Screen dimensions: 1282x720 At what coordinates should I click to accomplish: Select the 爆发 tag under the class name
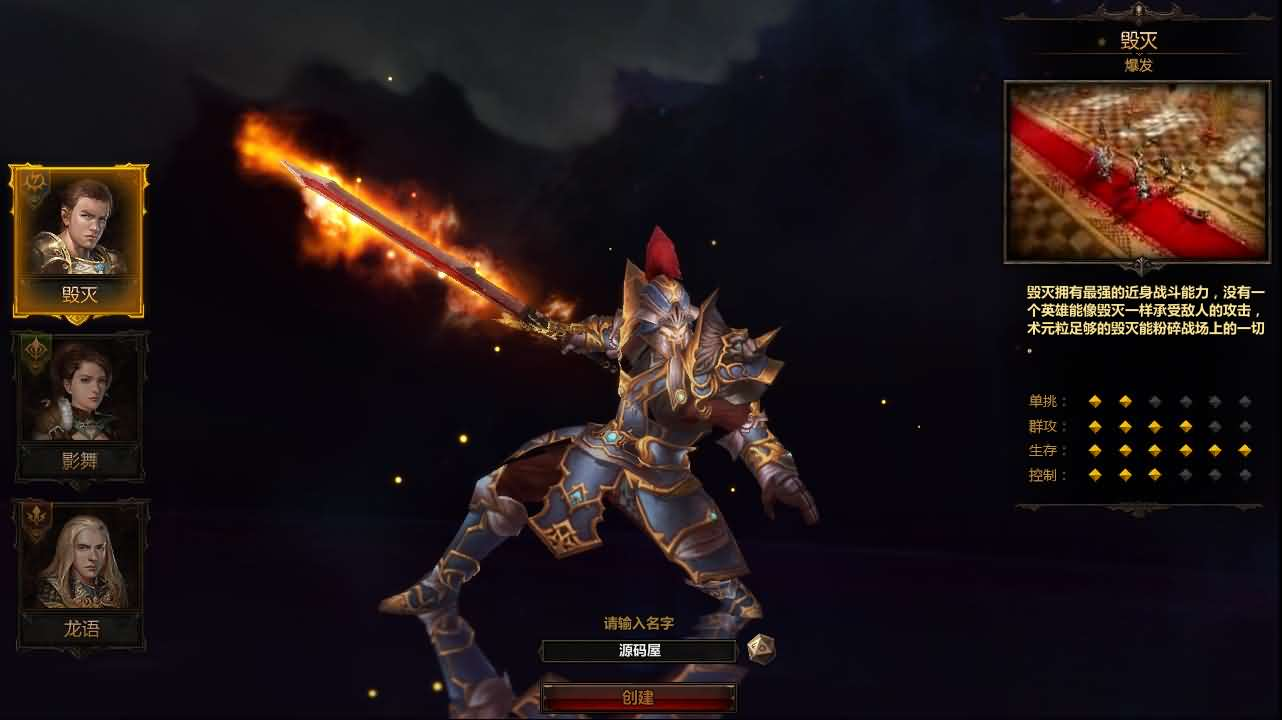pos(1140,65)
